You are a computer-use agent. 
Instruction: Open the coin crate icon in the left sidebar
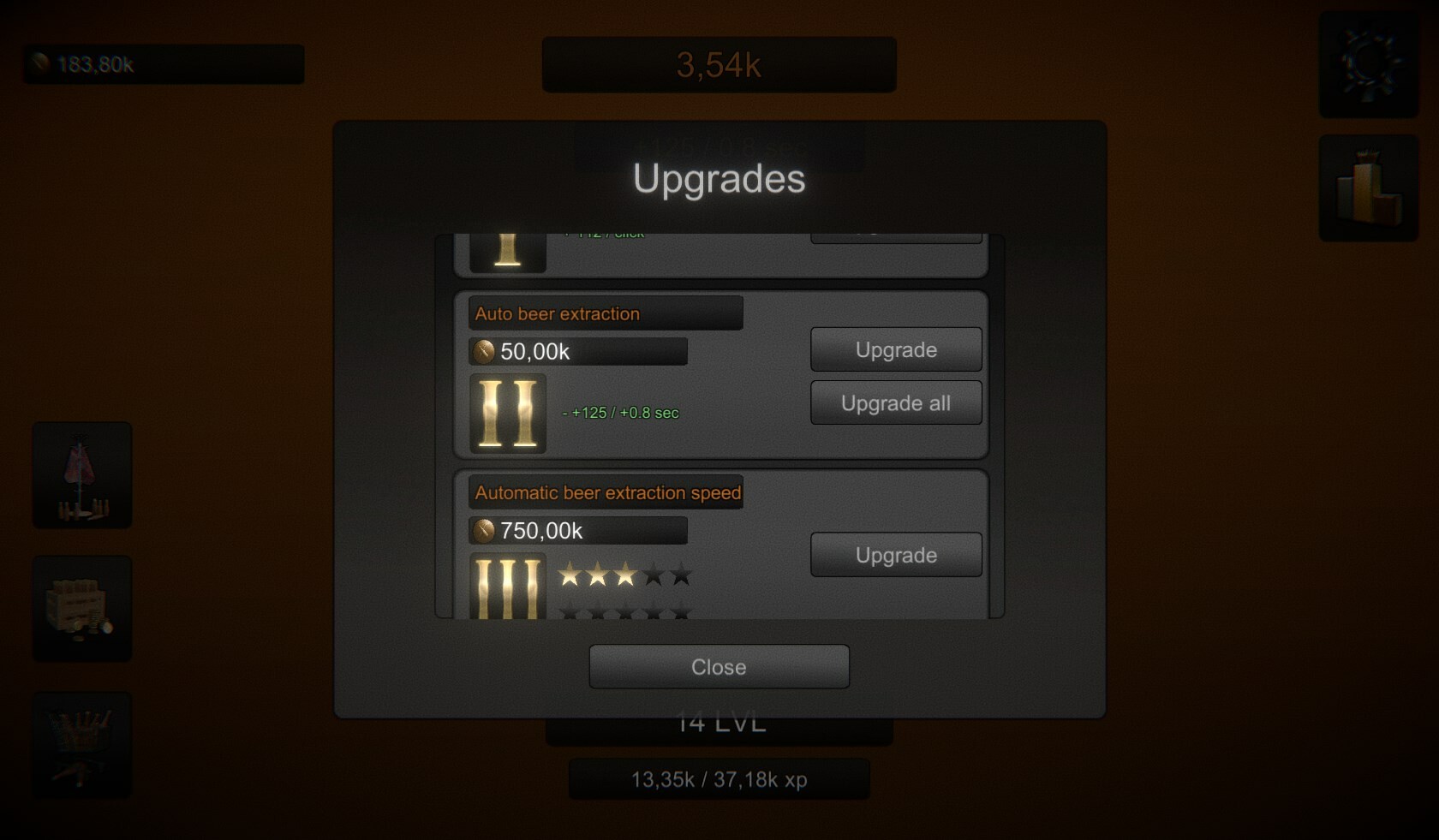(x=81, y=608)
